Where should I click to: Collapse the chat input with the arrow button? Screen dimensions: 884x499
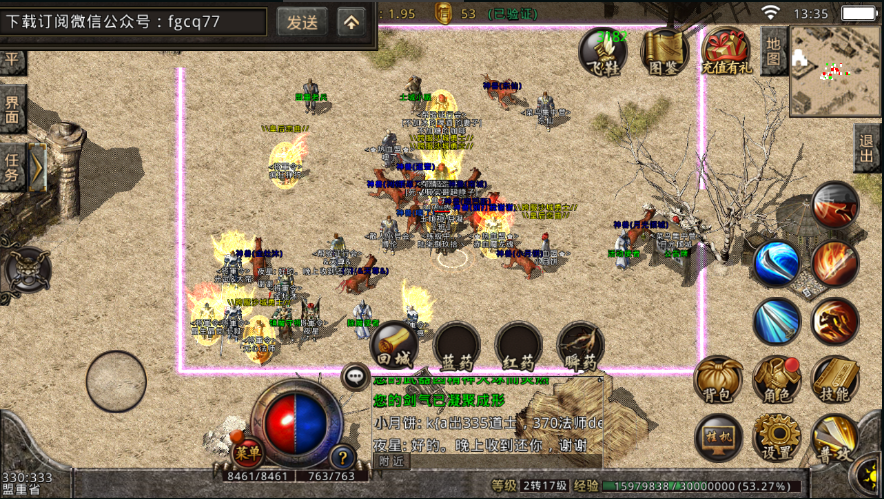351,21
